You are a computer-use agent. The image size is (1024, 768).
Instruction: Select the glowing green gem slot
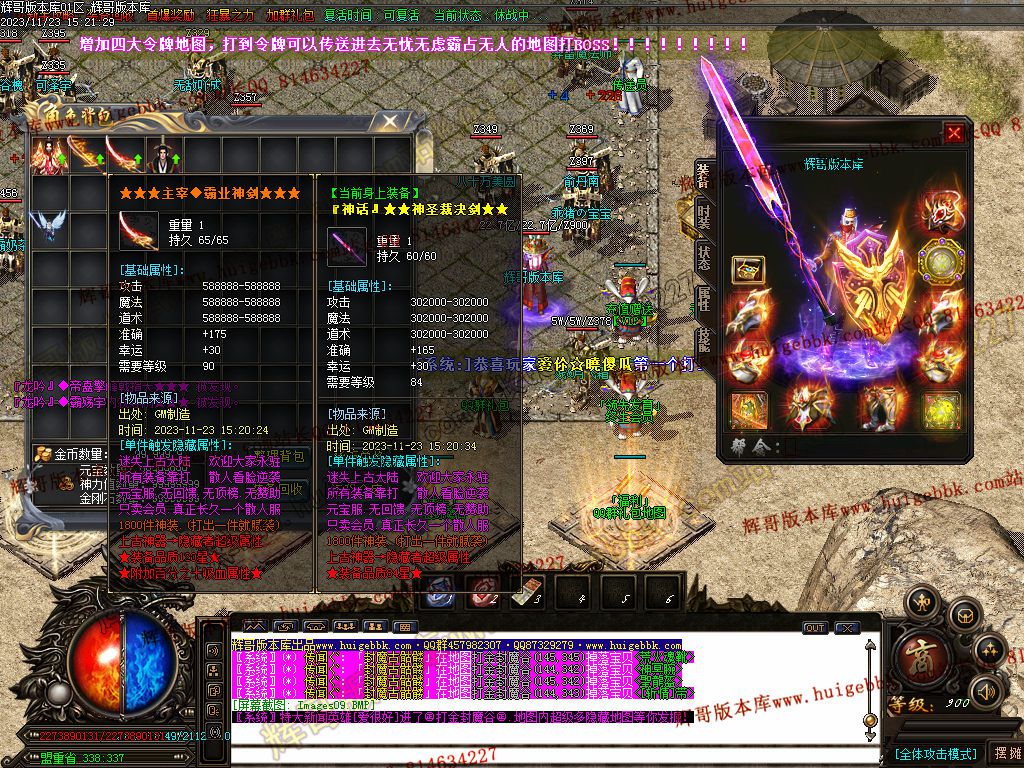point(940,410)
